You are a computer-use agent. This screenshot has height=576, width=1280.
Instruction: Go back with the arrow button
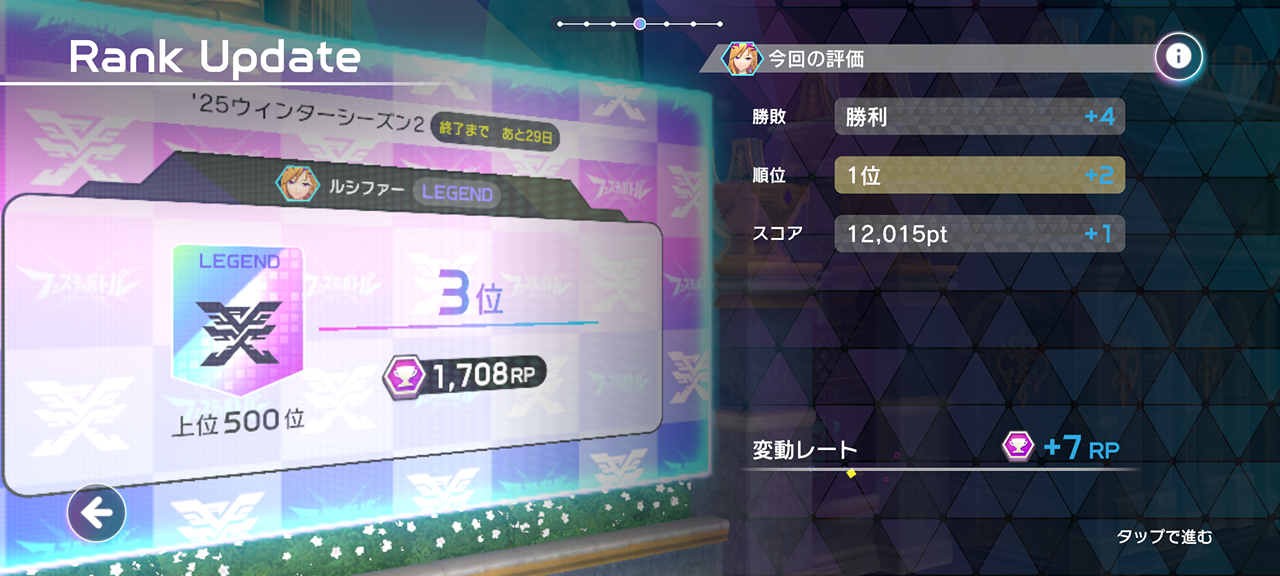[x=96, y=514]
